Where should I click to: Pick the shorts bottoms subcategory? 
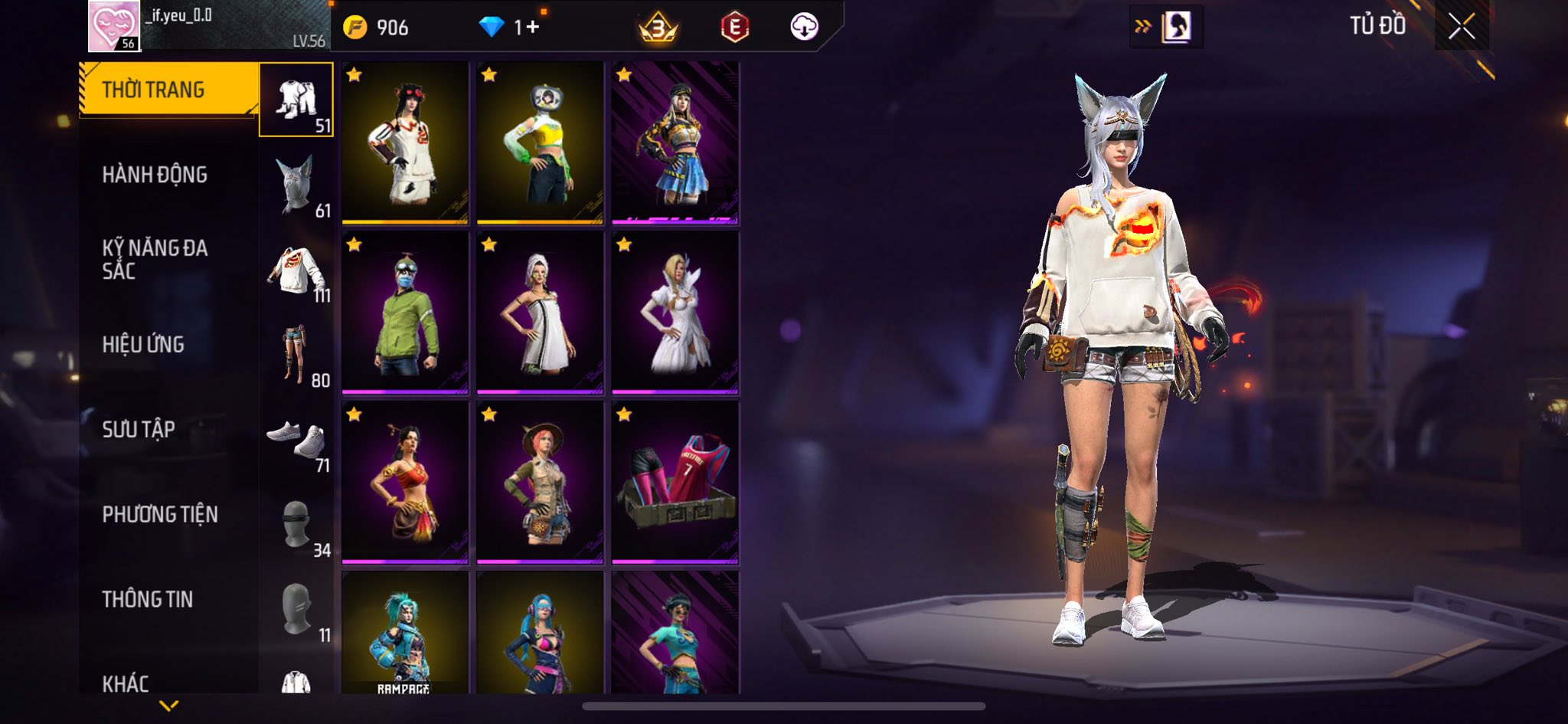[x=296, y=355]
